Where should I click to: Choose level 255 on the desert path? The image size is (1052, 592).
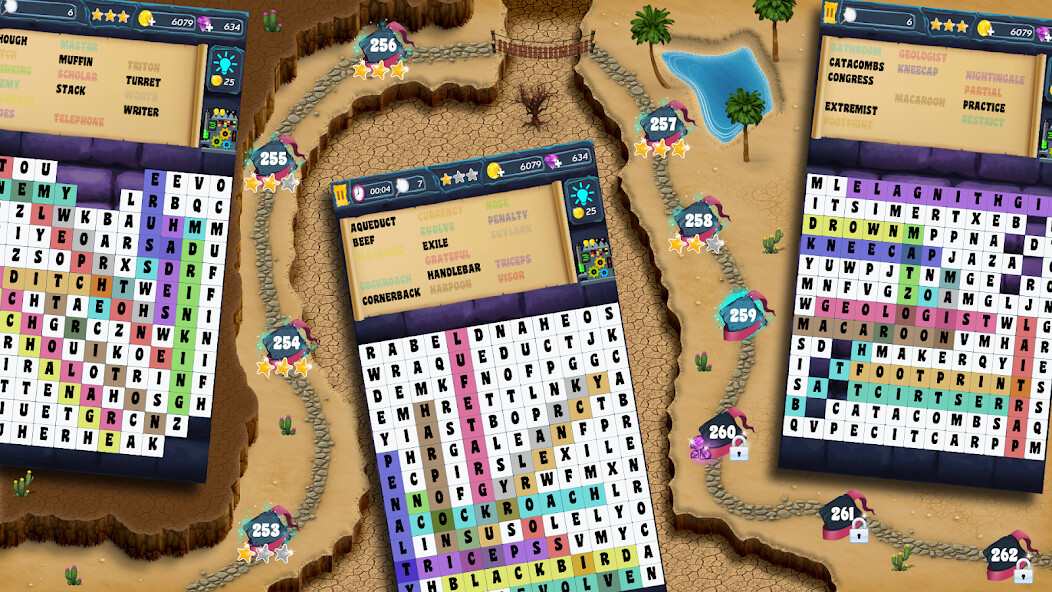pyautogui.click(x=272, y=160)
